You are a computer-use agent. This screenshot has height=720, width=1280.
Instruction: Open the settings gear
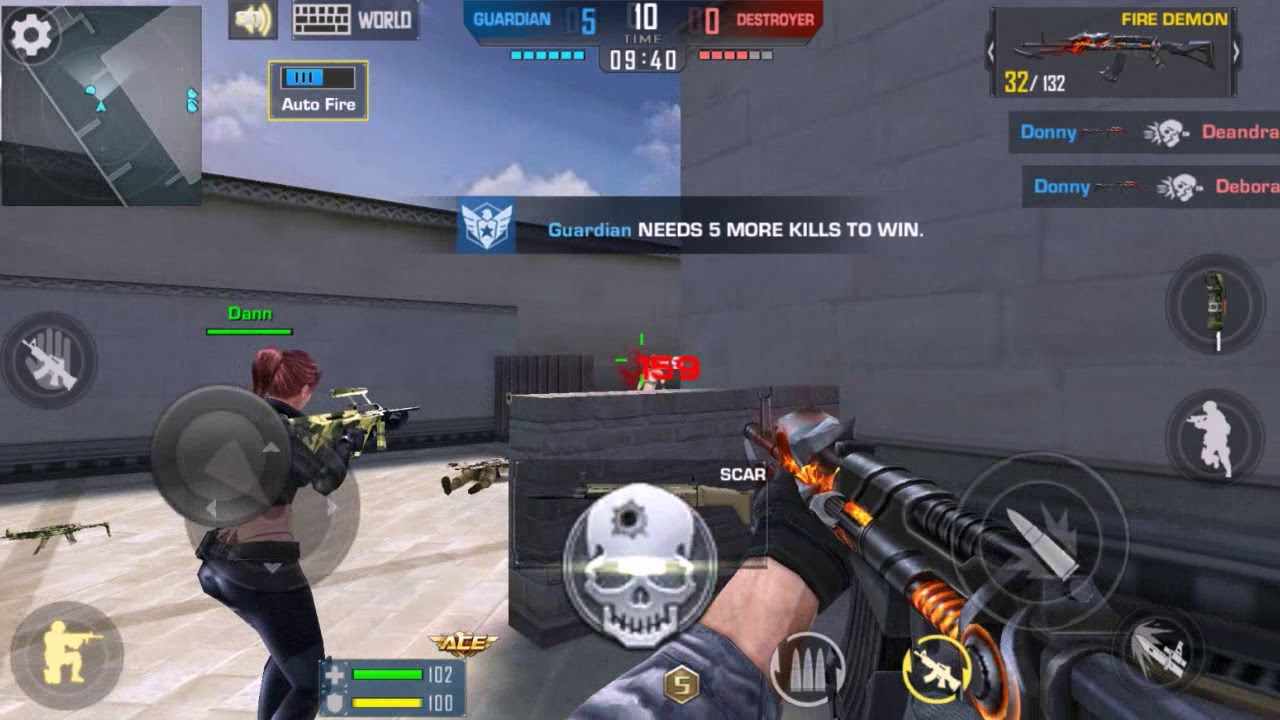click(x=33, y=33)
